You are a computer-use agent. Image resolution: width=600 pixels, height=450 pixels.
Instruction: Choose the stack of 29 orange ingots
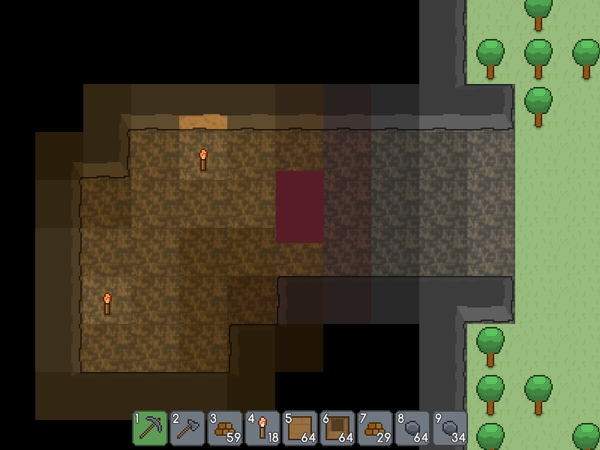point(375,428)
